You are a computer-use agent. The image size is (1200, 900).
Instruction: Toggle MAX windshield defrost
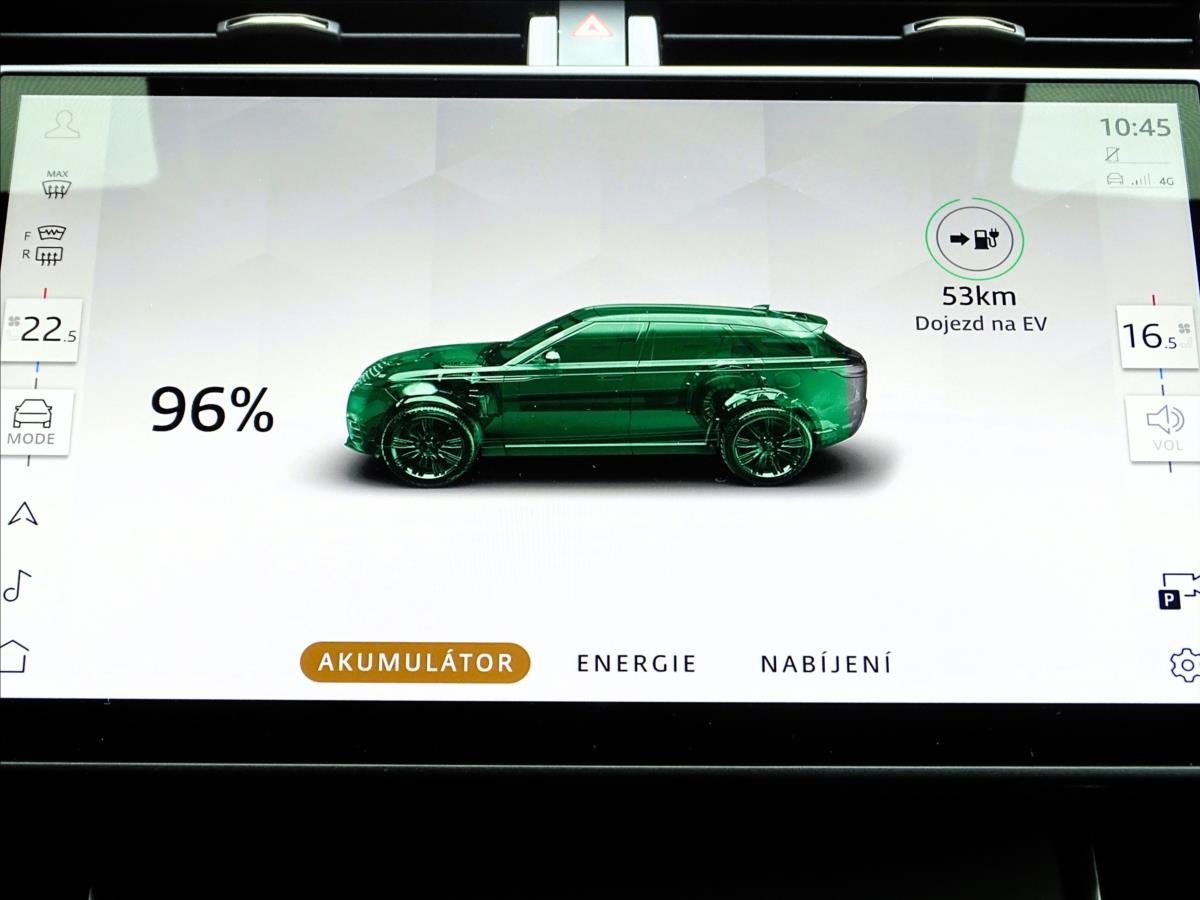(x=57, y=184)
